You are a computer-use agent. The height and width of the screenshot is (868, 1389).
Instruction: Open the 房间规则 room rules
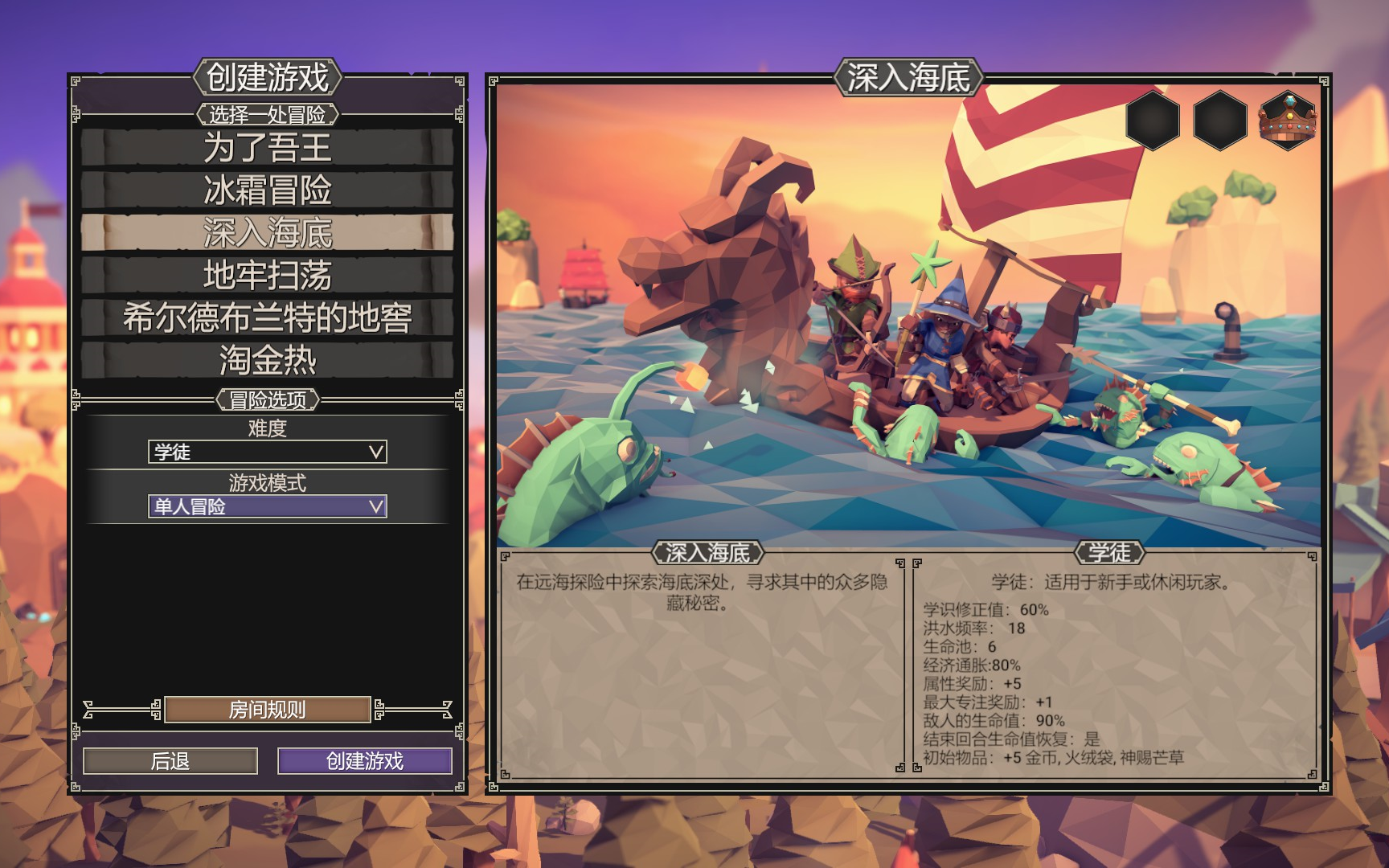pos(268,710)
